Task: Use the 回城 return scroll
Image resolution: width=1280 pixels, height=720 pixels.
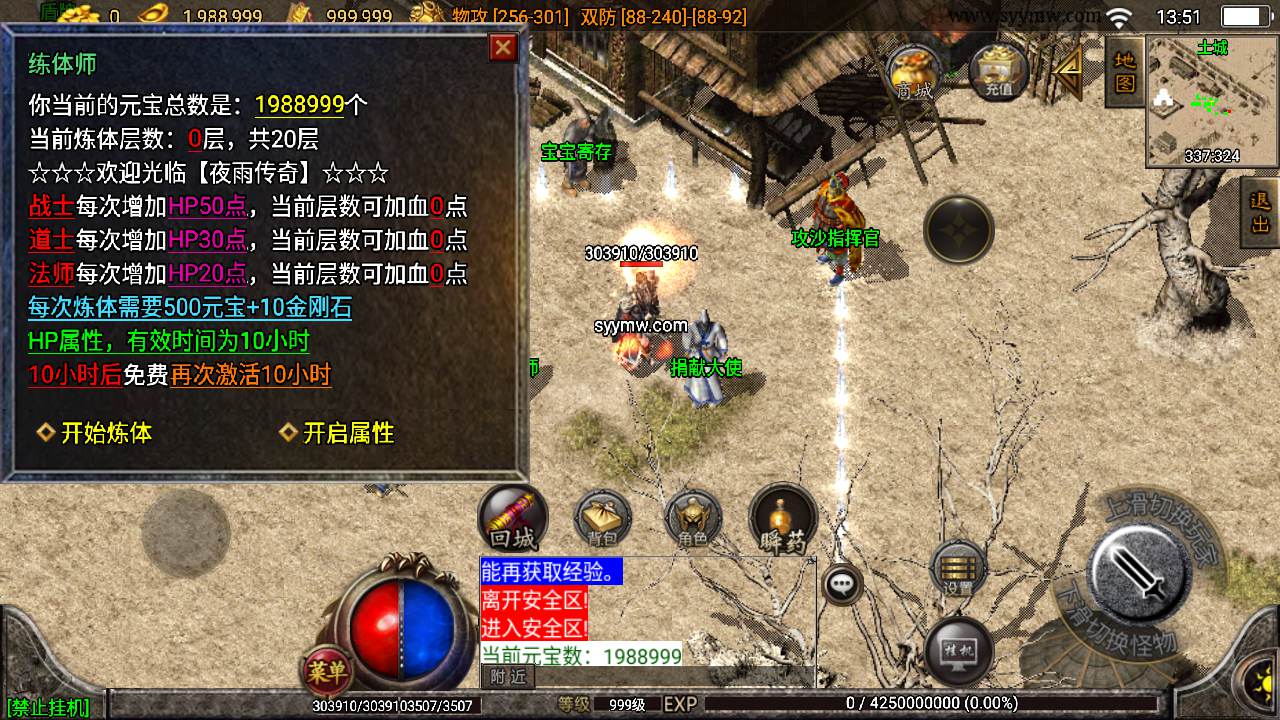Action: (512, 519)
